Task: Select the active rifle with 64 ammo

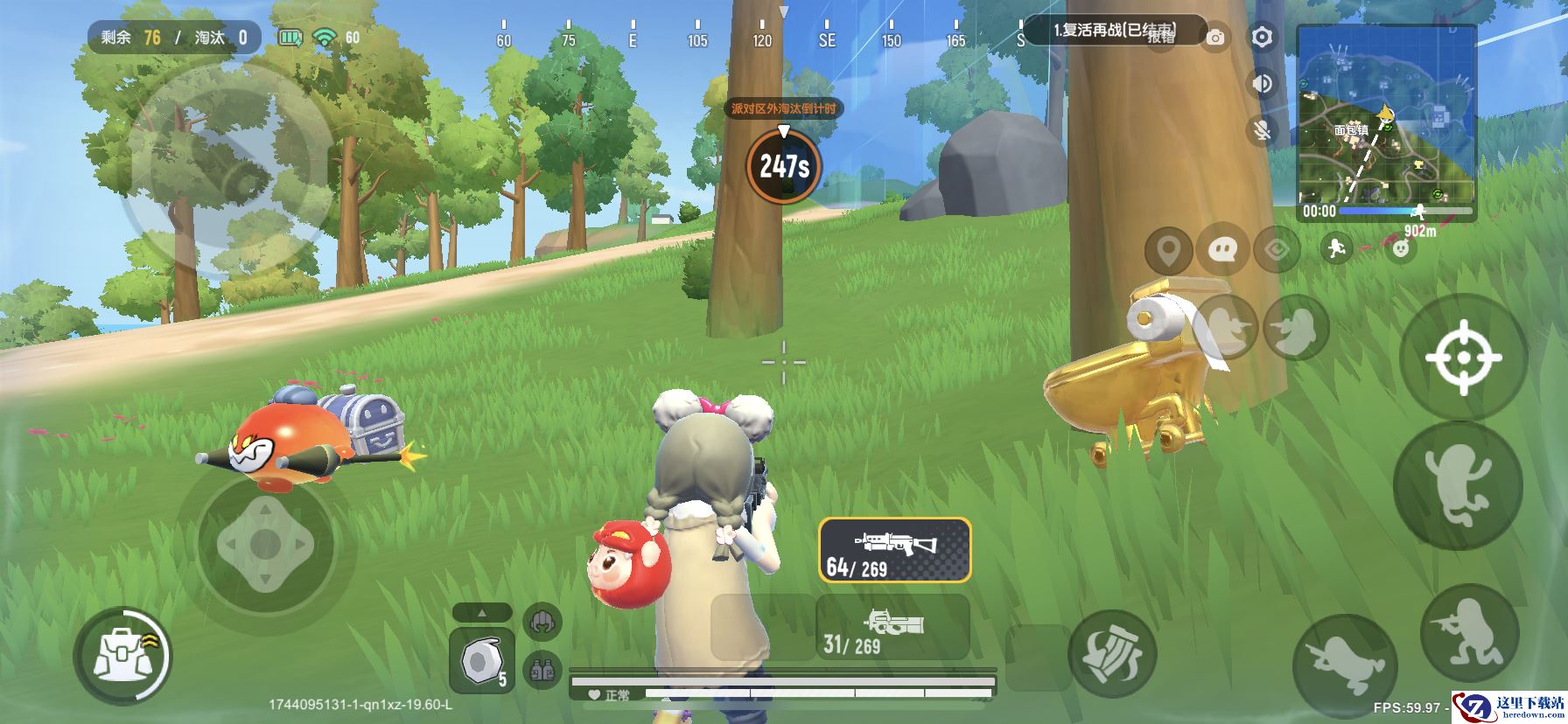Action: tap(894, 550)
